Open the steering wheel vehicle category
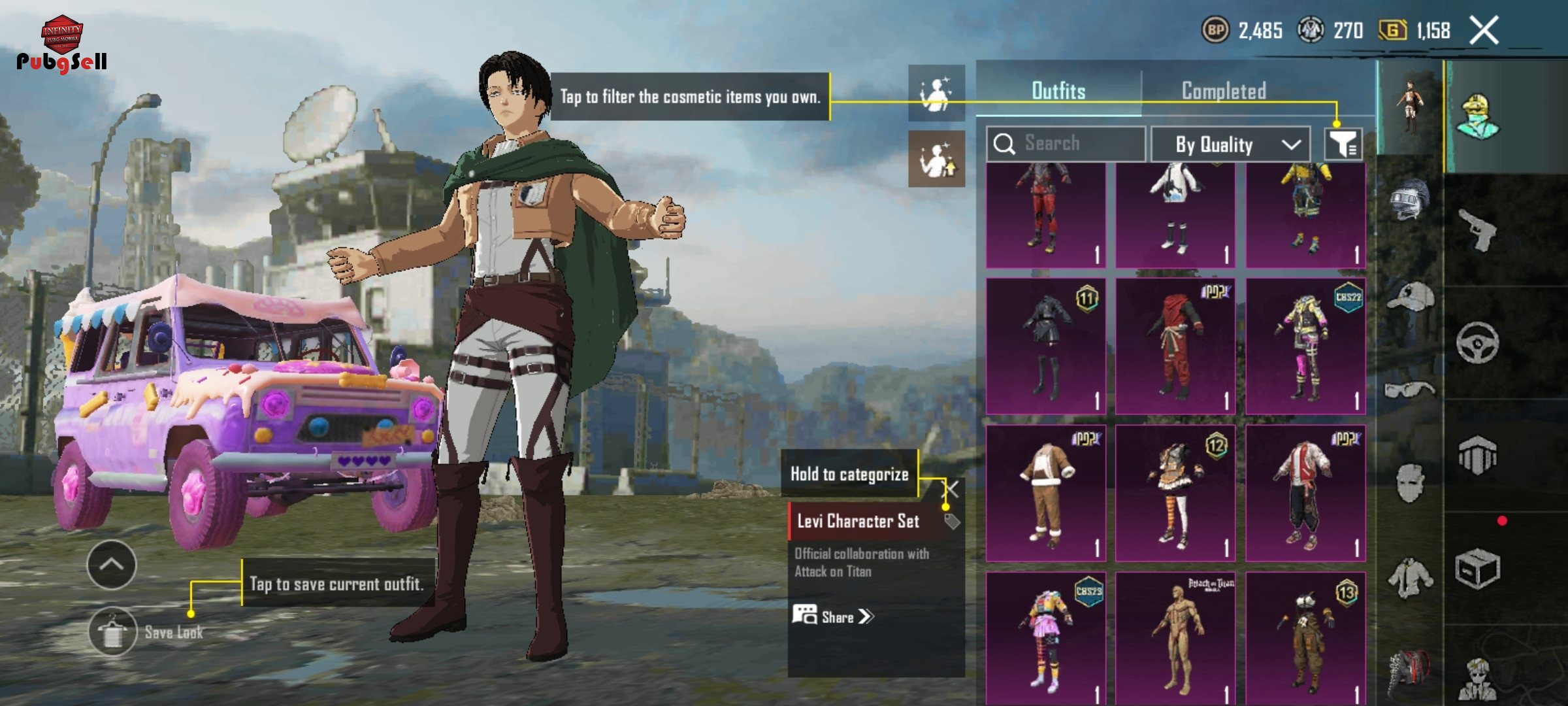This screenshot has height=706, width=1568. tap(1477, 343)
